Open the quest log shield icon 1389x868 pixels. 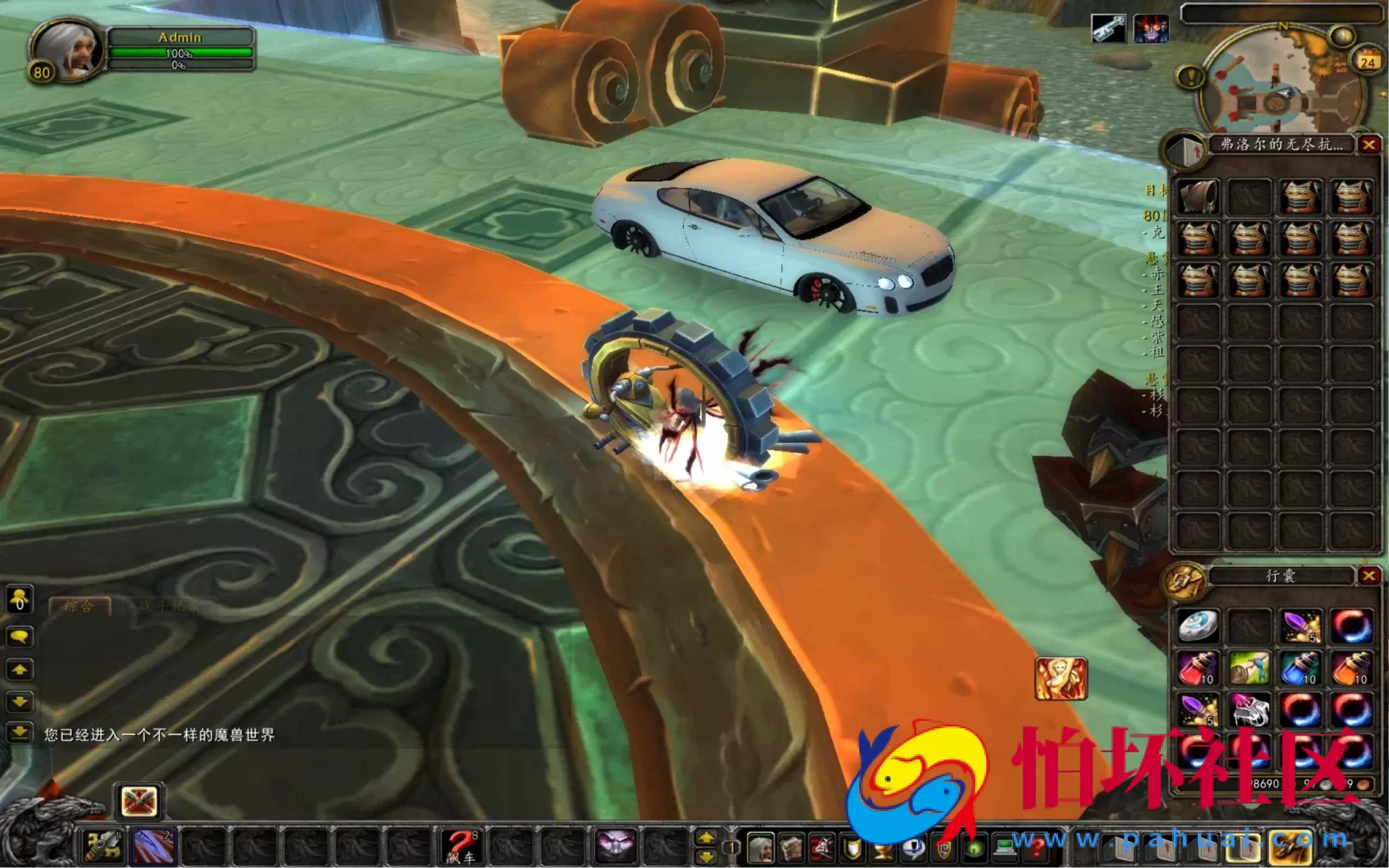853,849
